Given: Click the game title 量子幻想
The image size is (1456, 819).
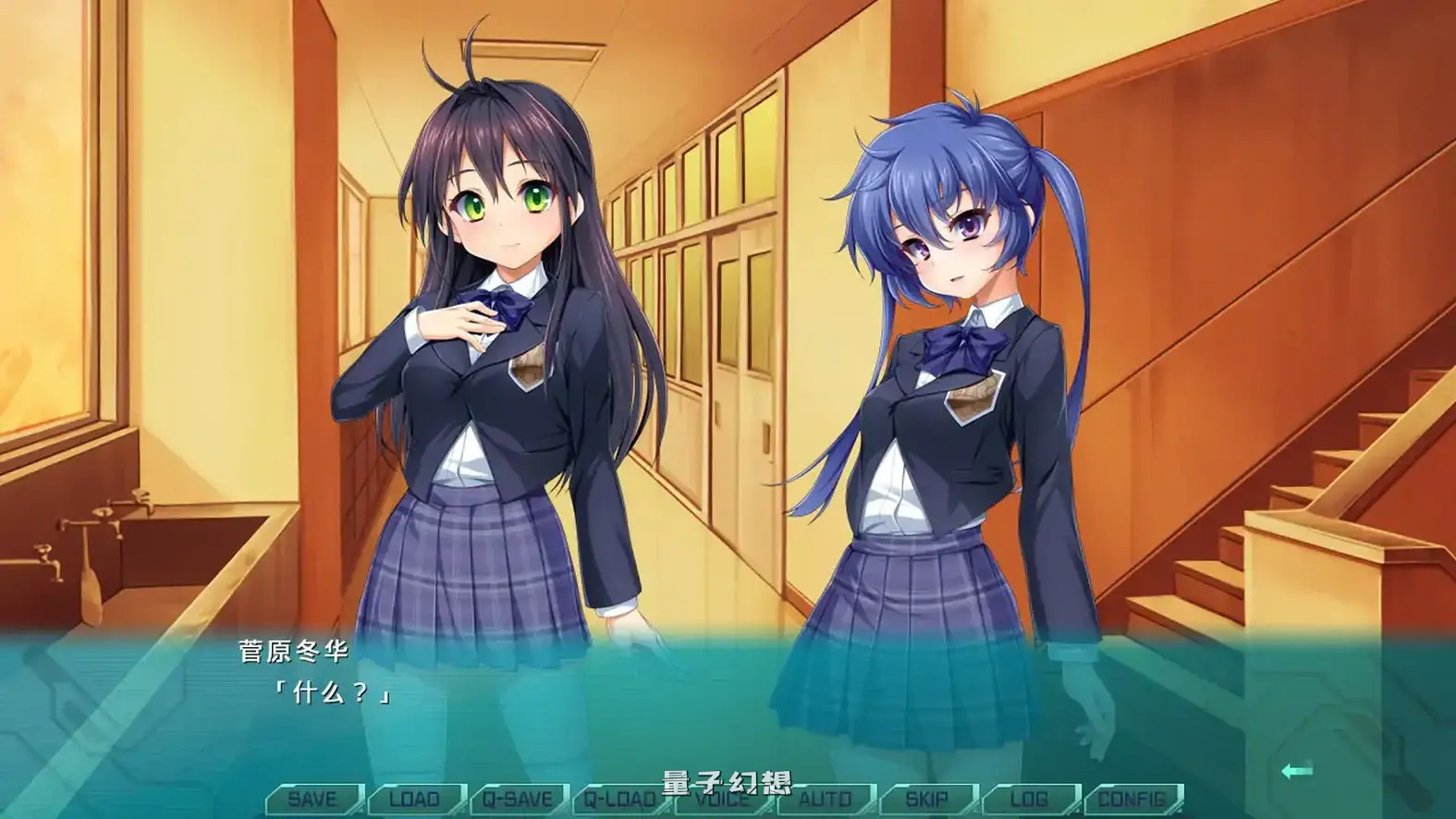Looking at the screenshot, I should (x=728, y=779).
